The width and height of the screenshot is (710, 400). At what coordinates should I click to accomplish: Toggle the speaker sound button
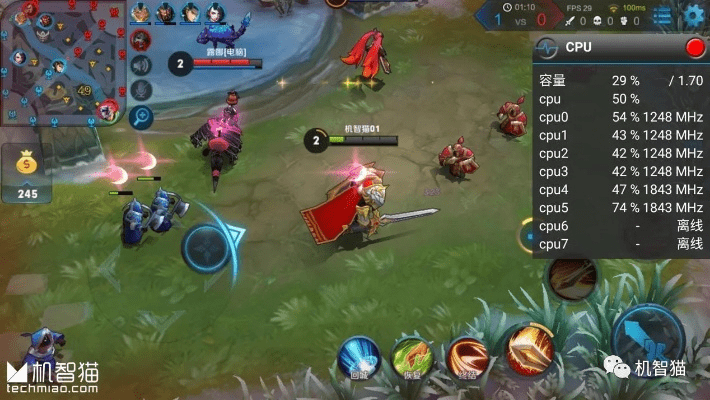141,65
